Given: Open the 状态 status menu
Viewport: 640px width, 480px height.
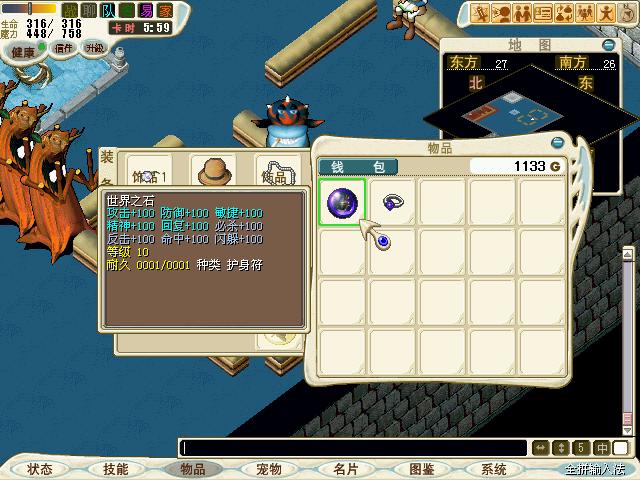Looking at the screenshot, I should click(40, 469).
